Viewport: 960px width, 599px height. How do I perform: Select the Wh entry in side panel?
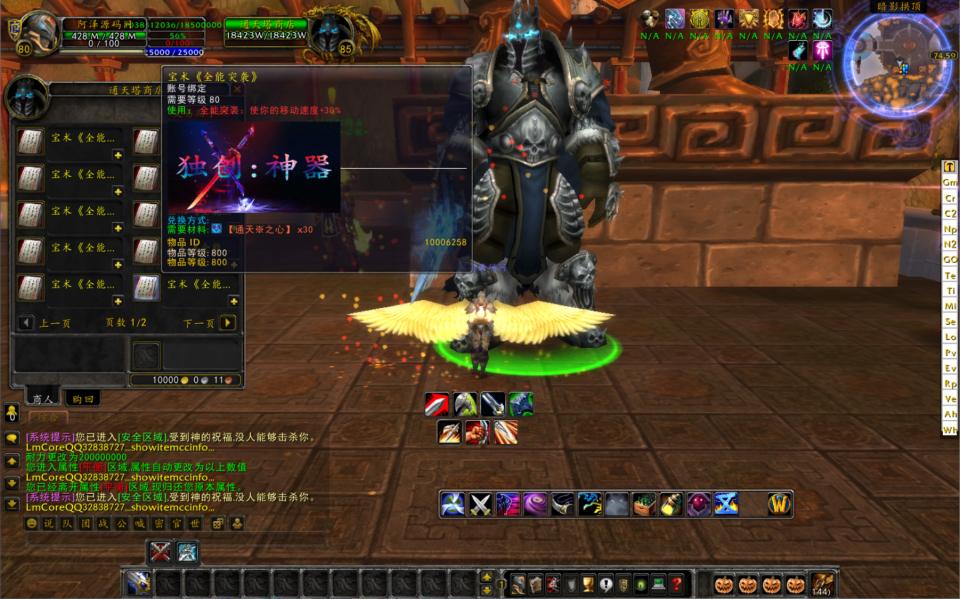pyautogui.click(x=950, y=430)
